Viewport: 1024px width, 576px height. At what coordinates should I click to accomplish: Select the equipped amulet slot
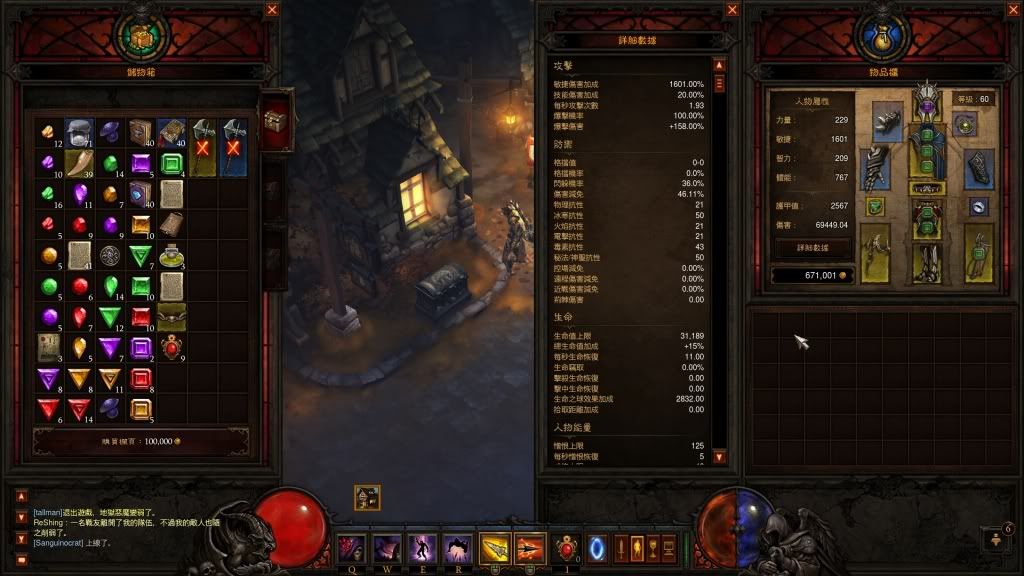964,124
